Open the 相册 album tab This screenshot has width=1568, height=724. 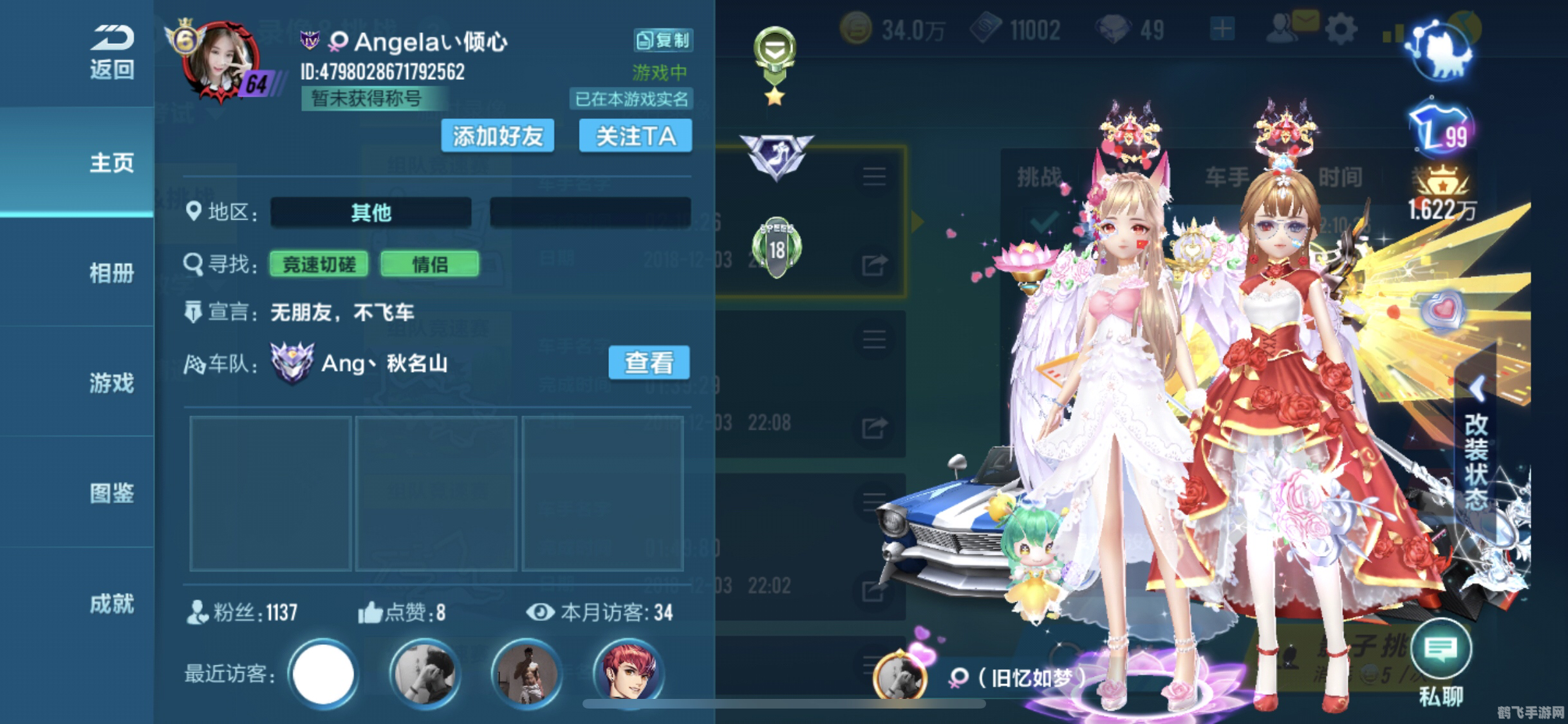point(111,273)
